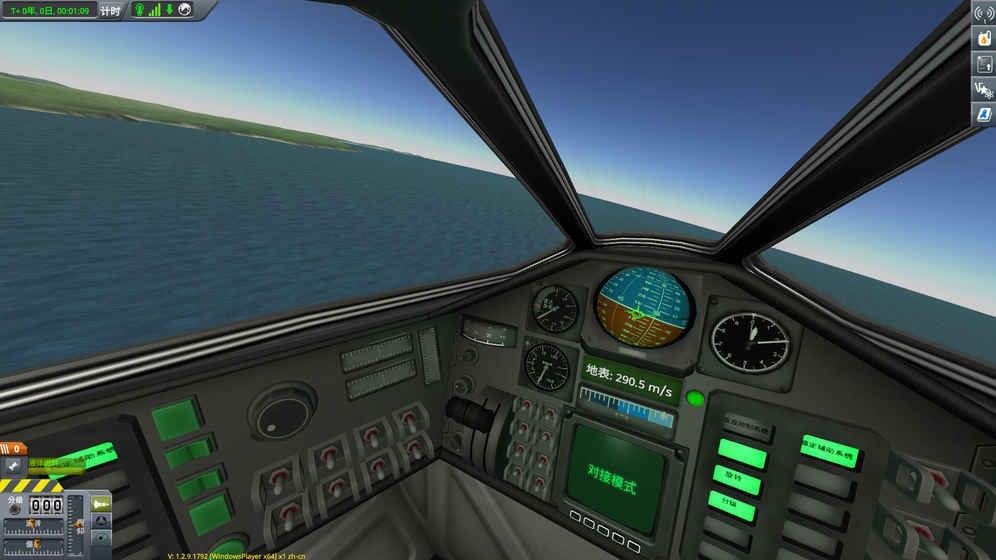Click the delta-V readout toolbar icon

[983, 89]
